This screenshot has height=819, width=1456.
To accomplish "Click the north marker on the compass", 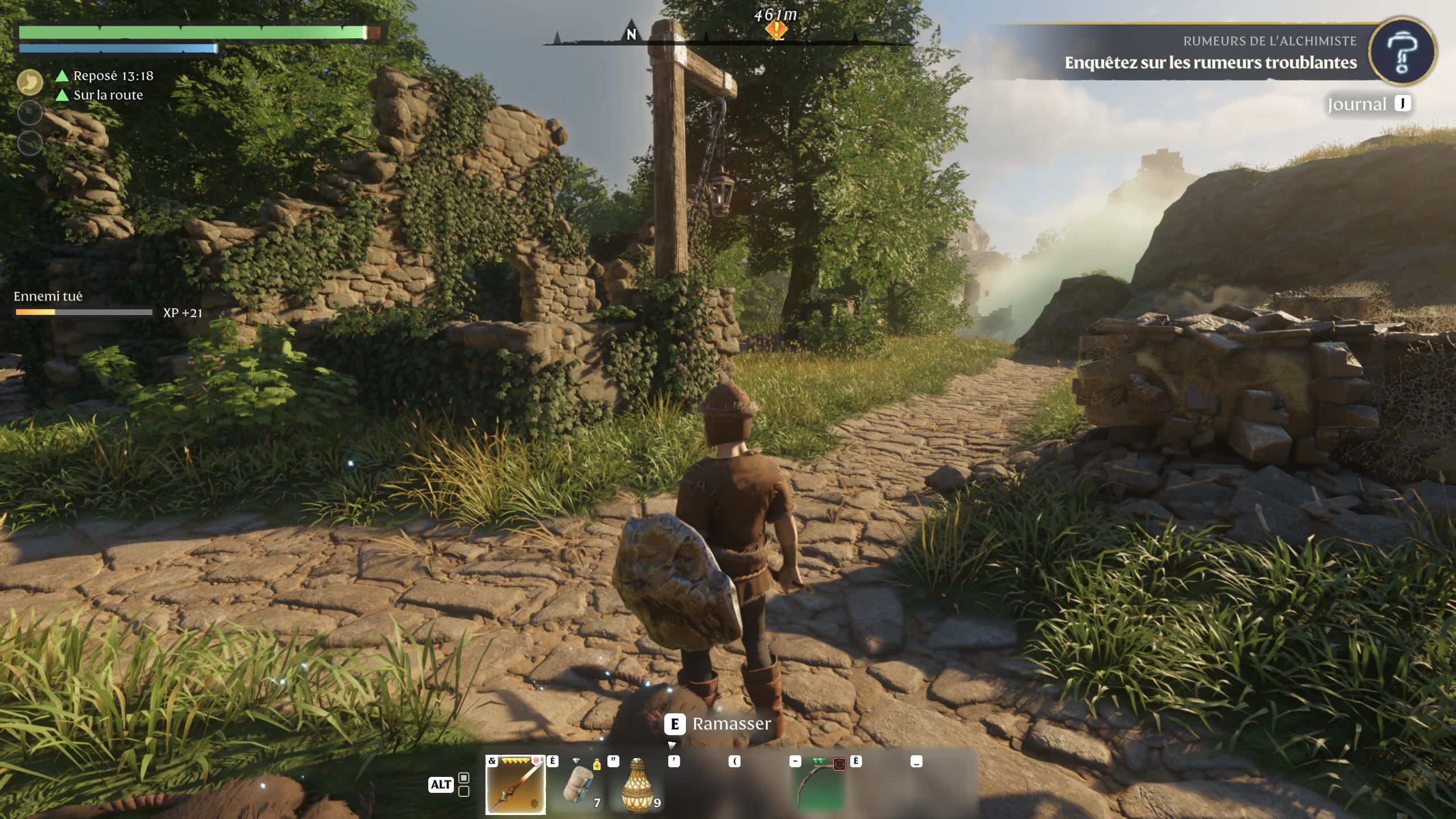I will (x=631, y=35).
